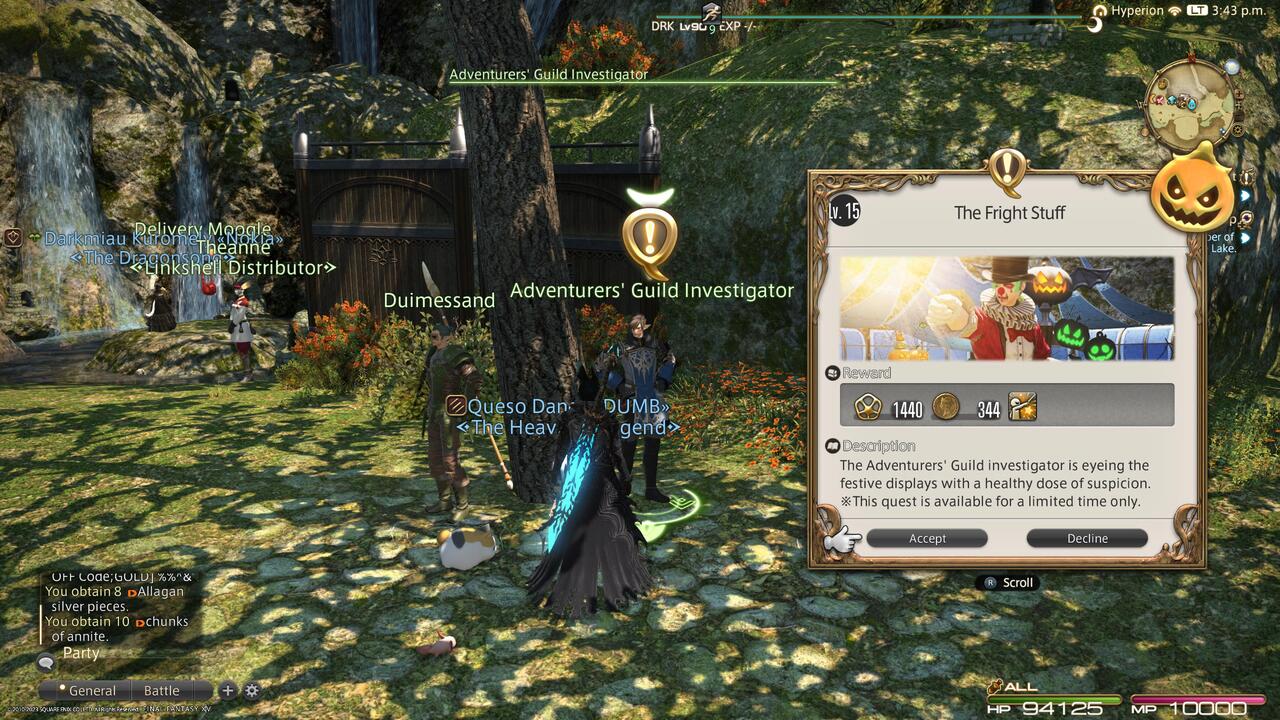Add a new chat tab with the plus icon

point(227,689)
